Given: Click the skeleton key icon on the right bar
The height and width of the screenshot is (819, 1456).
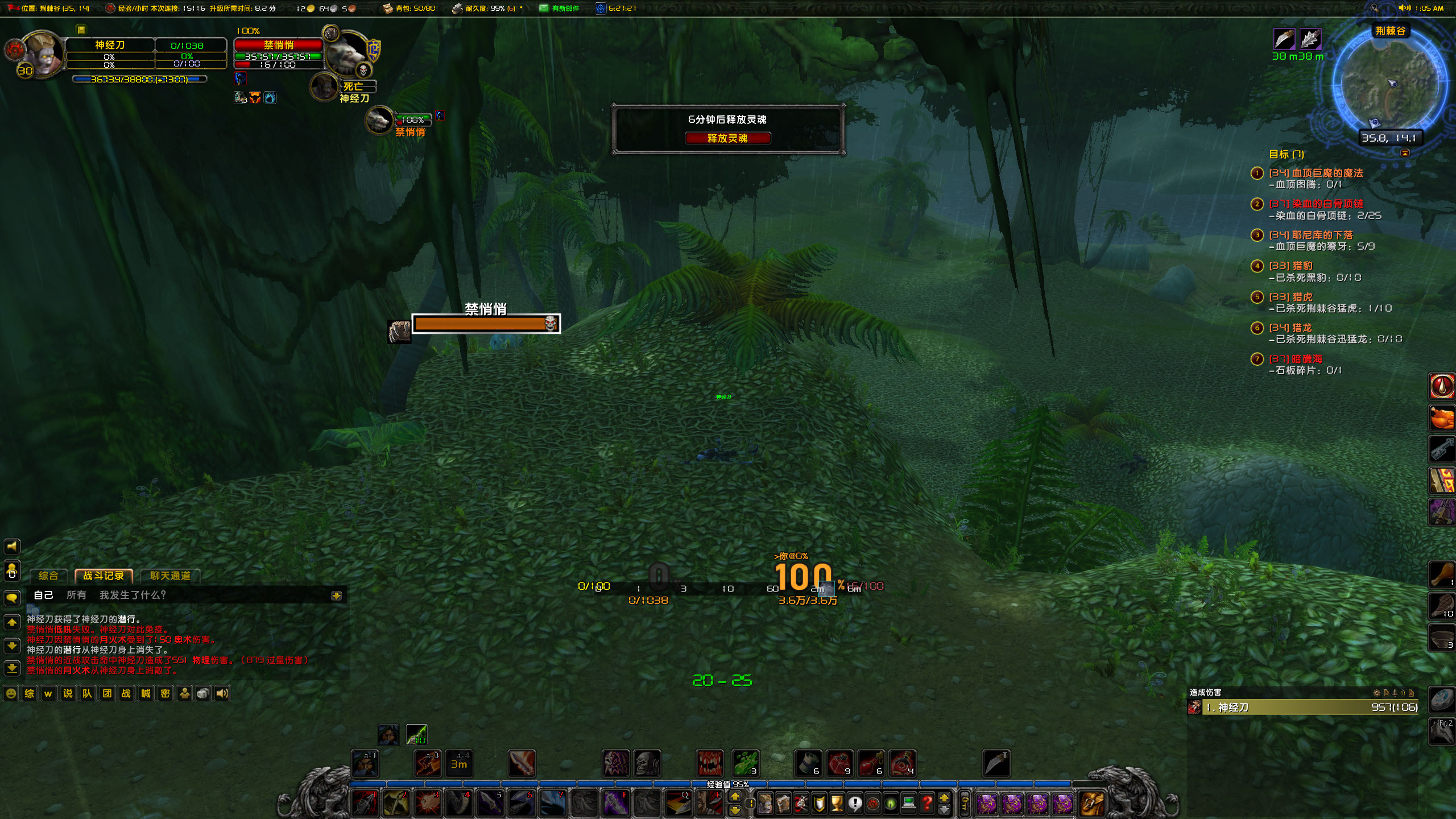Looking at the screenshot, I should click(x=1441, y=449).
